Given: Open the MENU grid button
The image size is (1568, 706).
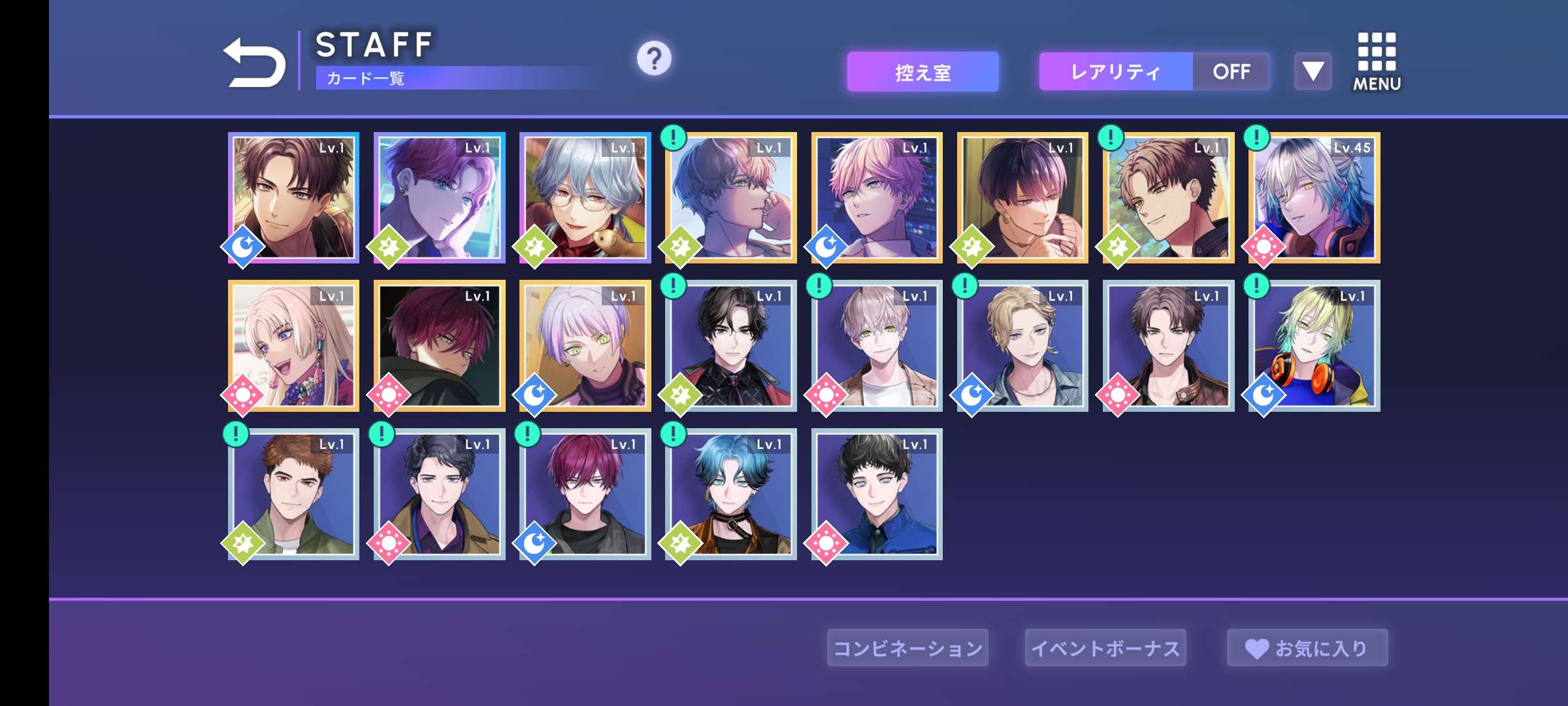Looking at the screenshot, I should click(x=1377, y=61).
